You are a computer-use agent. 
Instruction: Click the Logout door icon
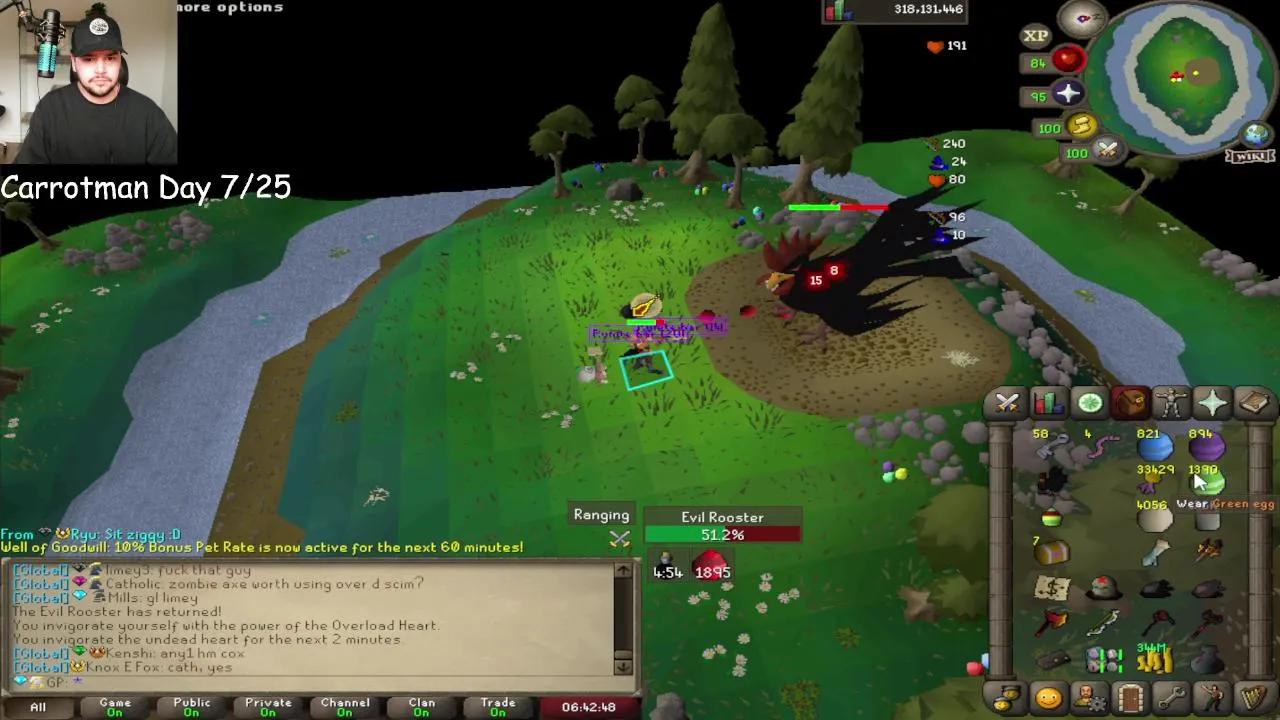pos(1129,697)
